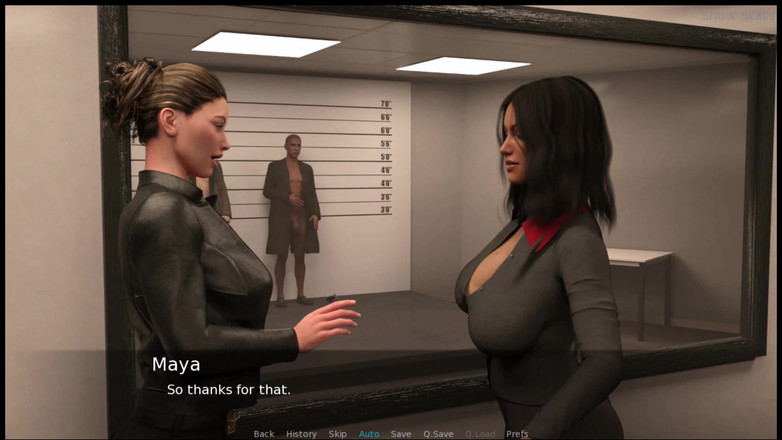Open the Prefs settings menu

pos(517,434)
